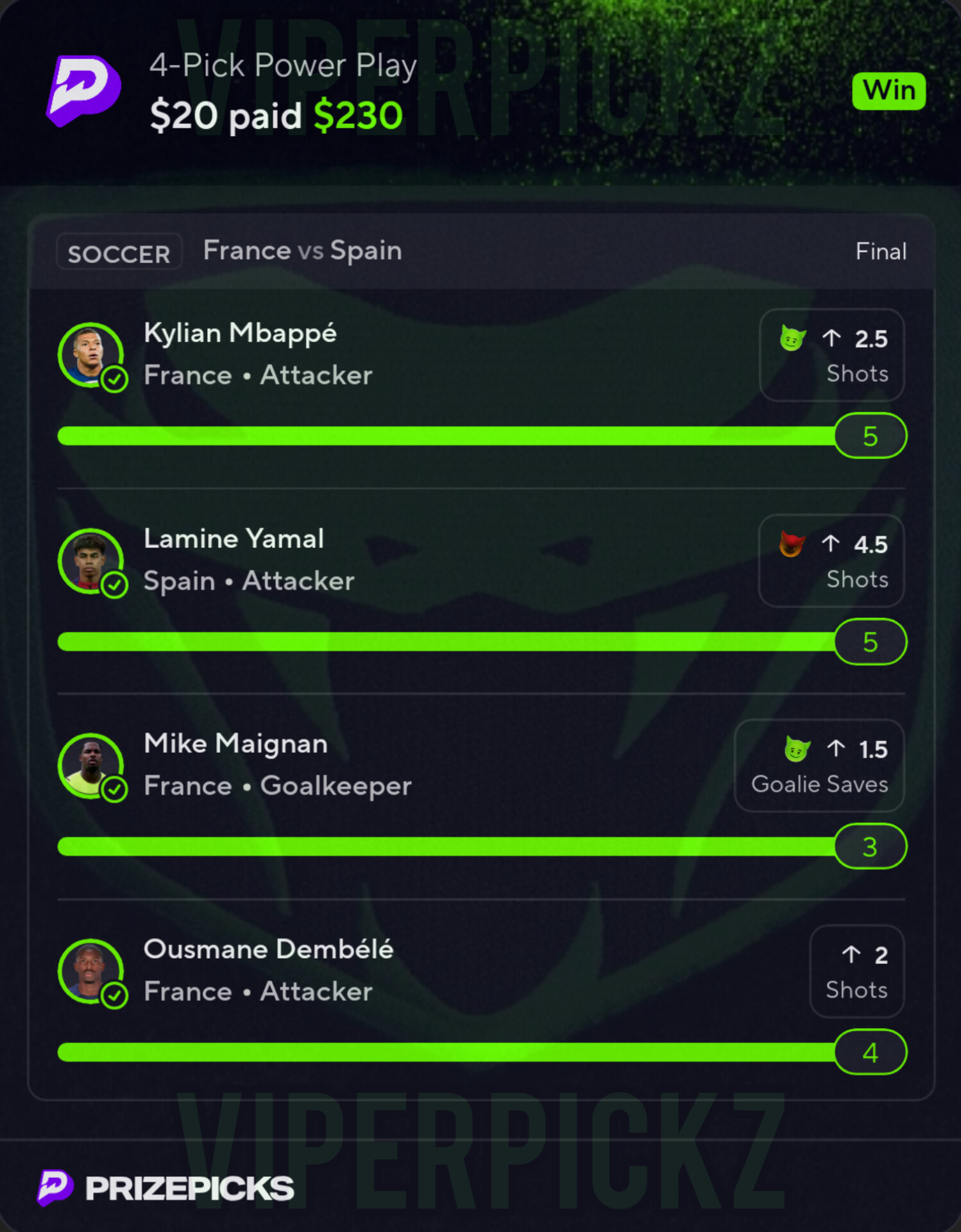Open Mike Maignan's player avatar
Viewport: 961px width, 1232px height.
[x=90, y=765]
